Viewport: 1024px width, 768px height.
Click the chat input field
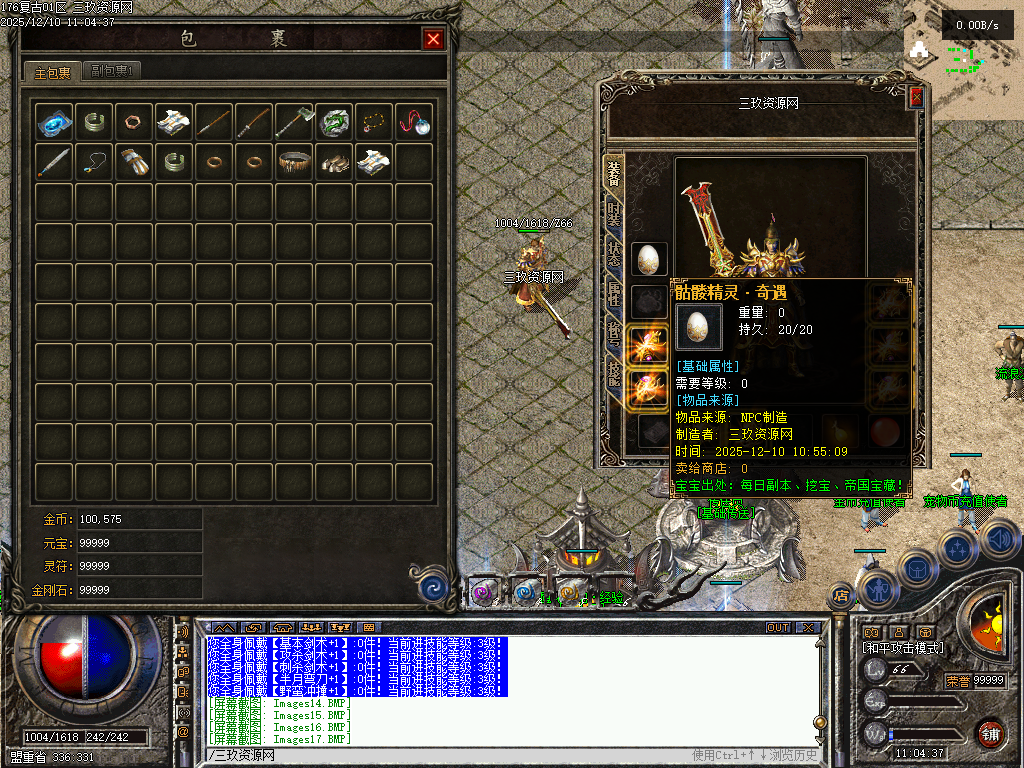click(450, 755)
